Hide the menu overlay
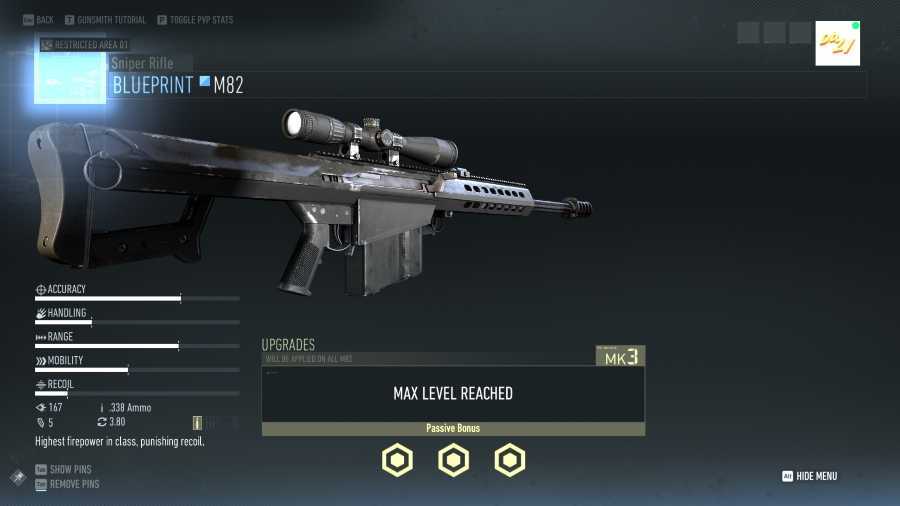The image size is (900, 506). pos(810,477)
